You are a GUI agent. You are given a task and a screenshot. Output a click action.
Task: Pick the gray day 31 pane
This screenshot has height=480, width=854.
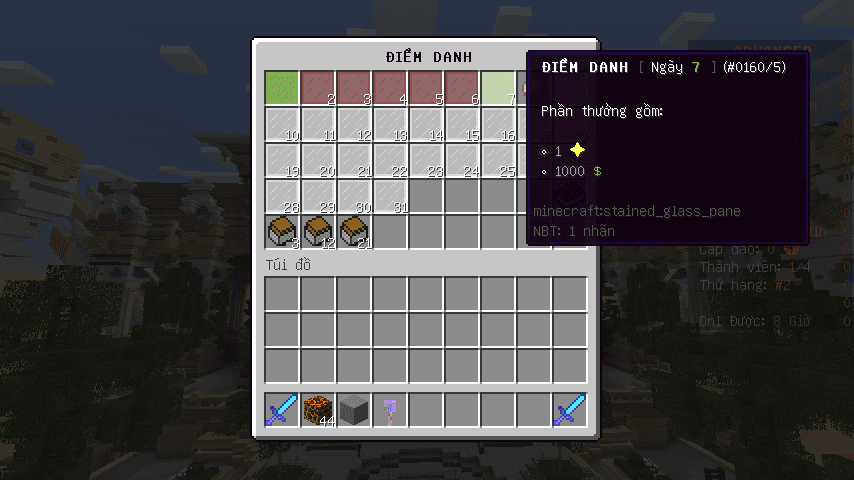pyautogui.click(x=390, y=196)
